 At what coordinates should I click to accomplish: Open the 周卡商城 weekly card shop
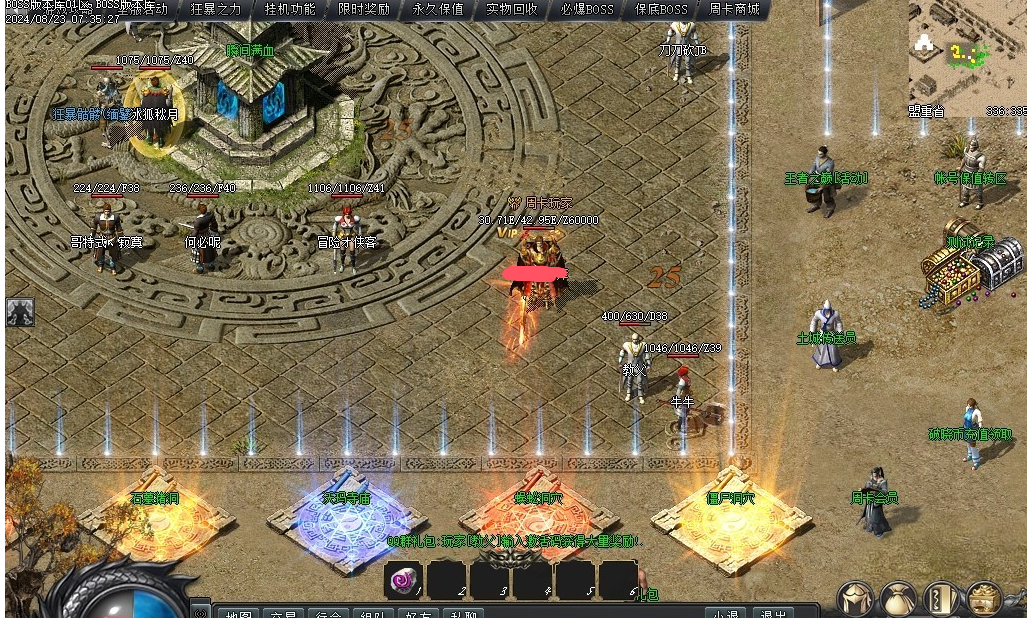(x=734, y=9)
